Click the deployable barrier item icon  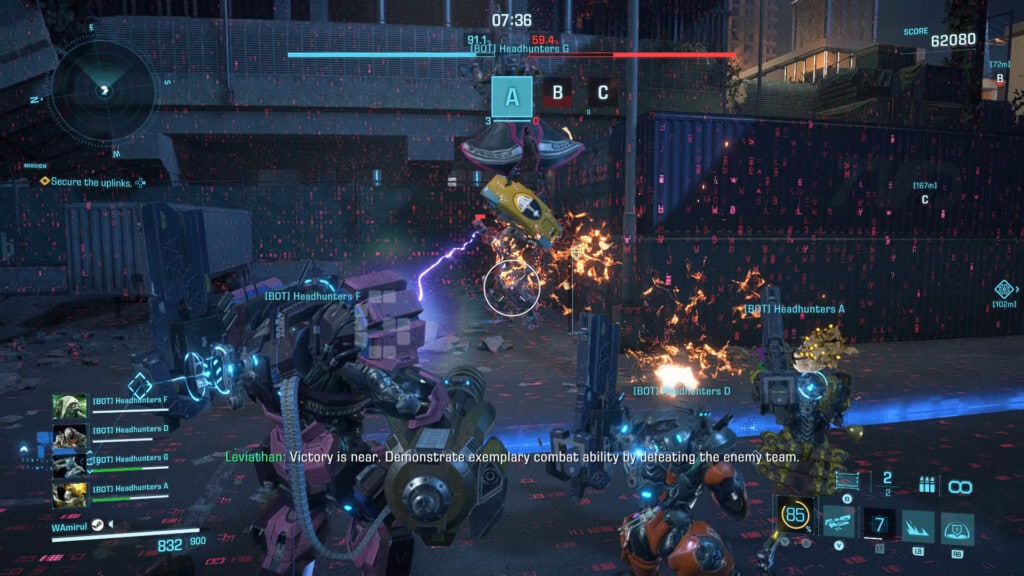click(x=847, y=482)
